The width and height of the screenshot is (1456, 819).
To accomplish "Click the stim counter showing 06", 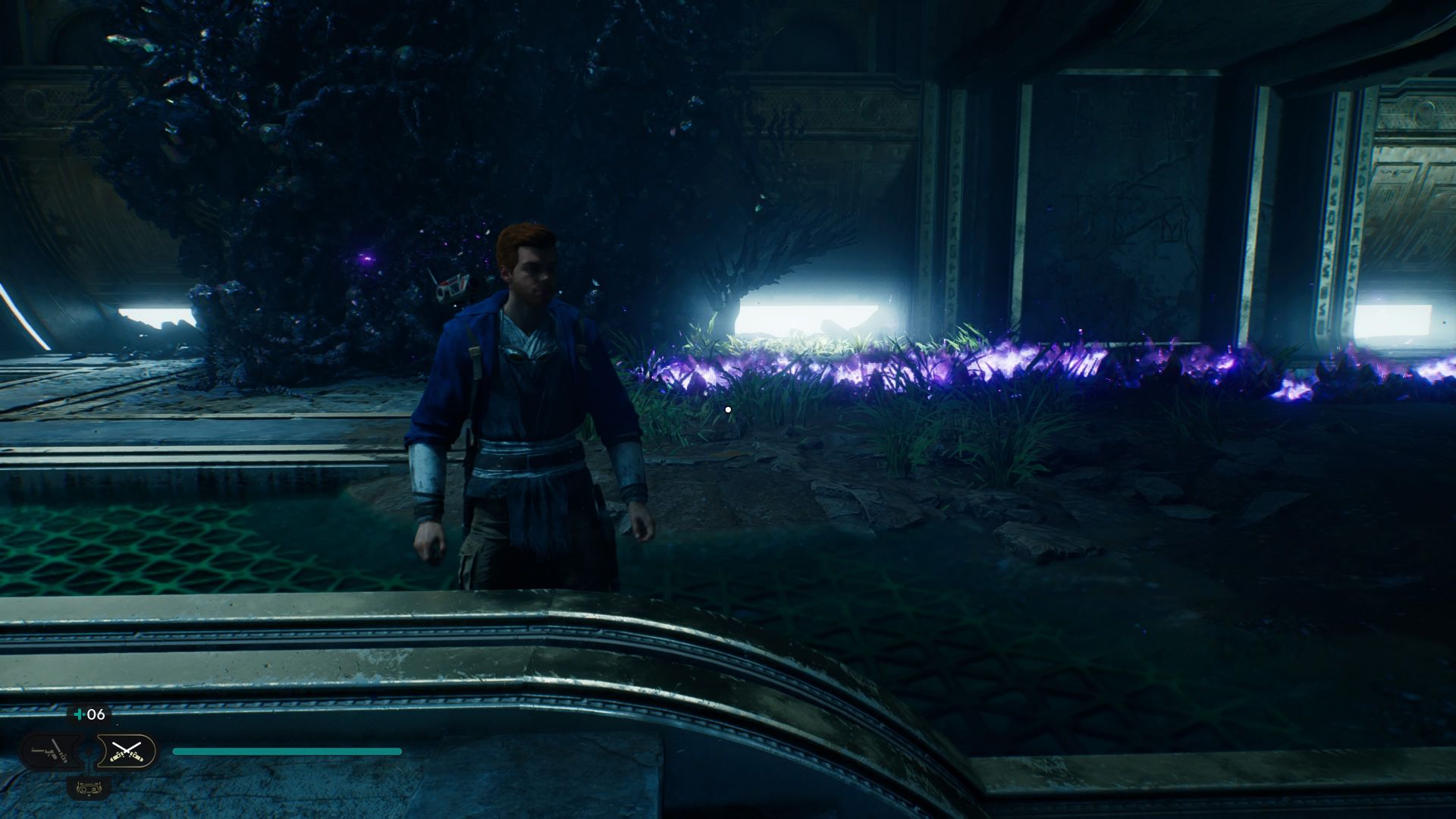I will 96,714.
